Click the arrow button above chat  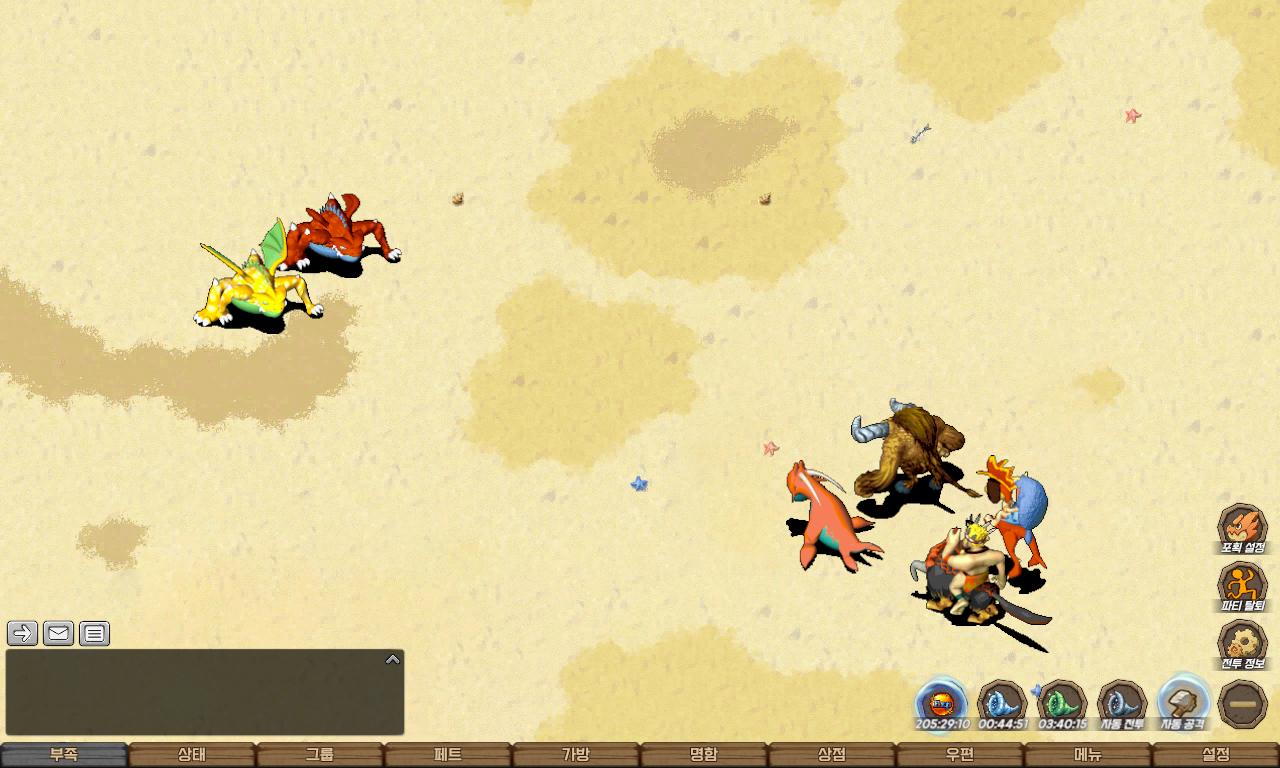pyautogui.click(x=23, y=633)
